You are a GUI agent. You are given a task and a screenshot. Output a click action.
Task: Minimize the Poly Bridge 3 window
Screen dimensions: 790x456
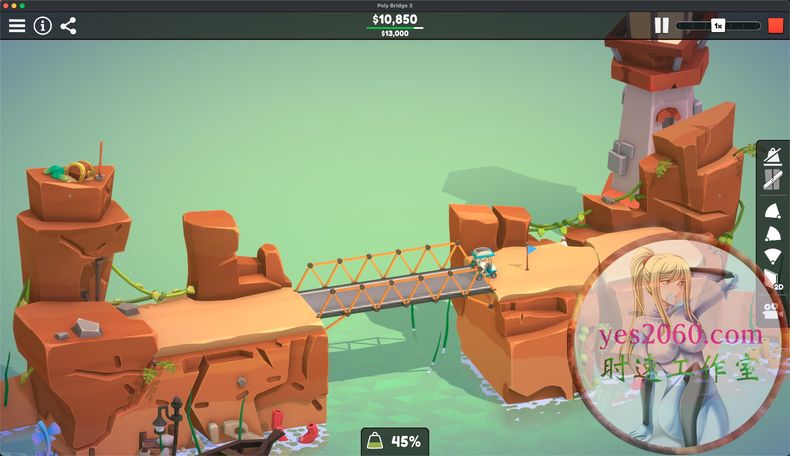coord(15,5)
